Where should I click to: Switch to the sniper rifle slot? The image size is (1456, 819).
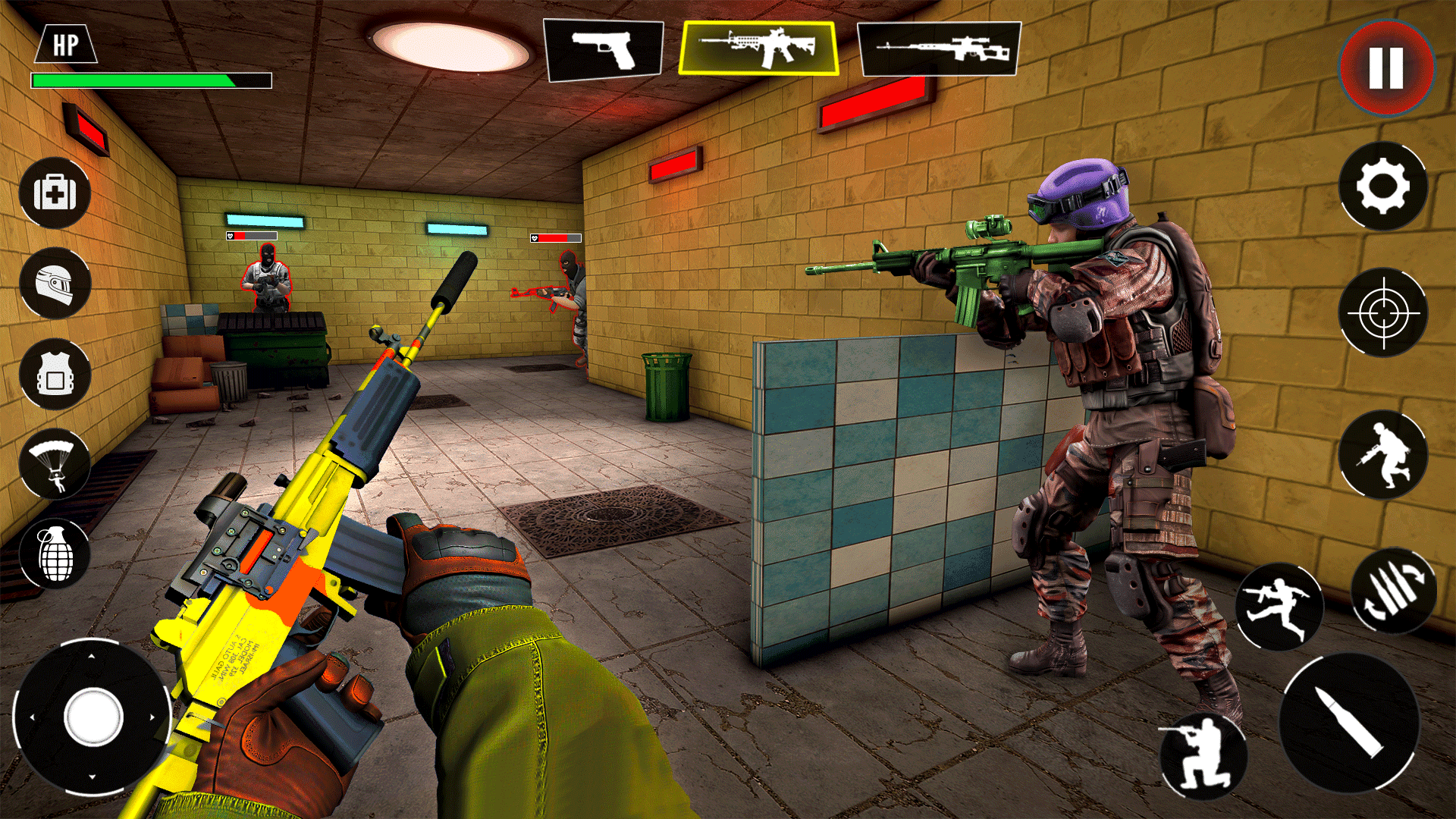coord(940,47)
